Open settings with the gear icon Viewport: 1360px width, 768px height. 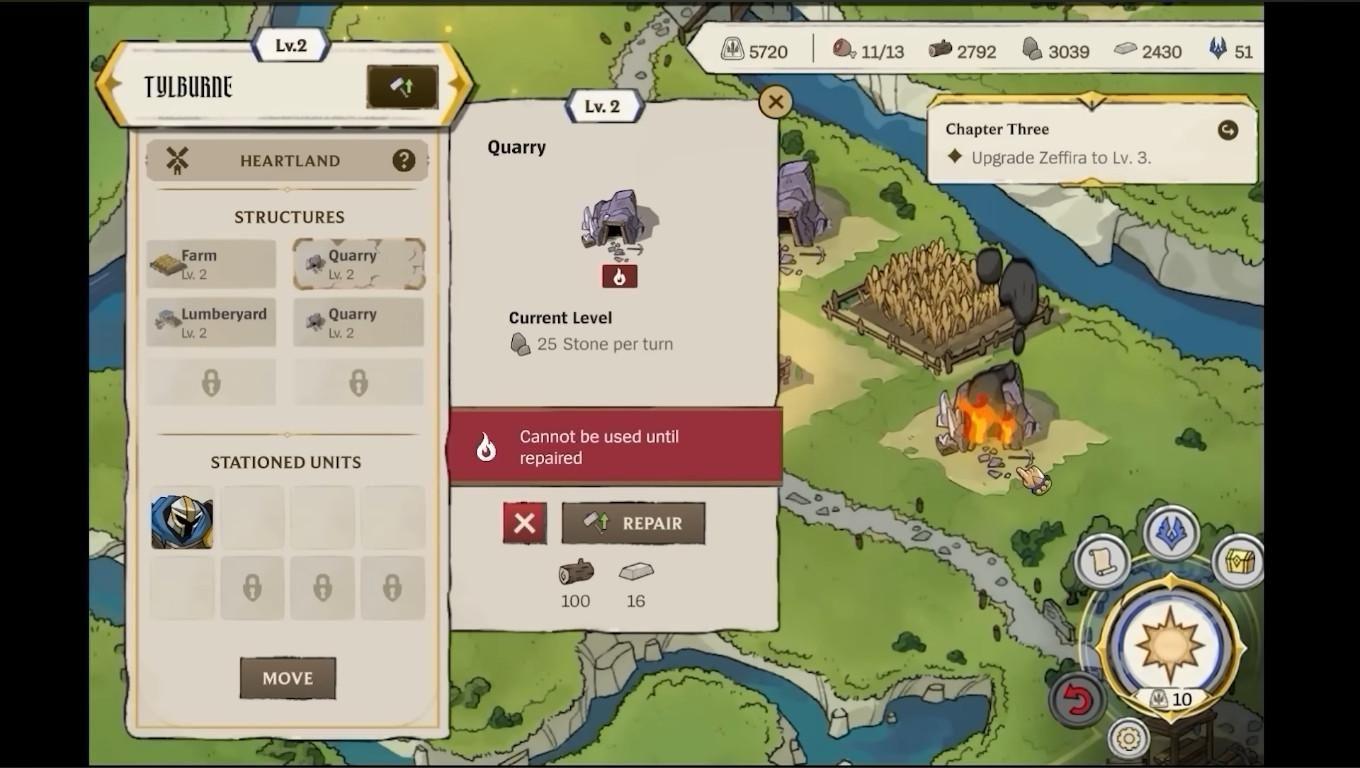pos(1129,739)
